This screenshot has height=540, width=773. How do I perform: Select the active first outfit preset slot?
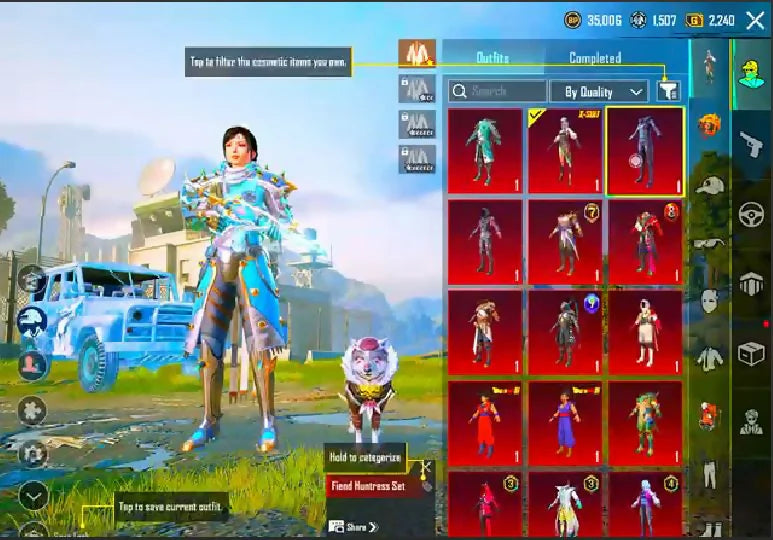417,53
